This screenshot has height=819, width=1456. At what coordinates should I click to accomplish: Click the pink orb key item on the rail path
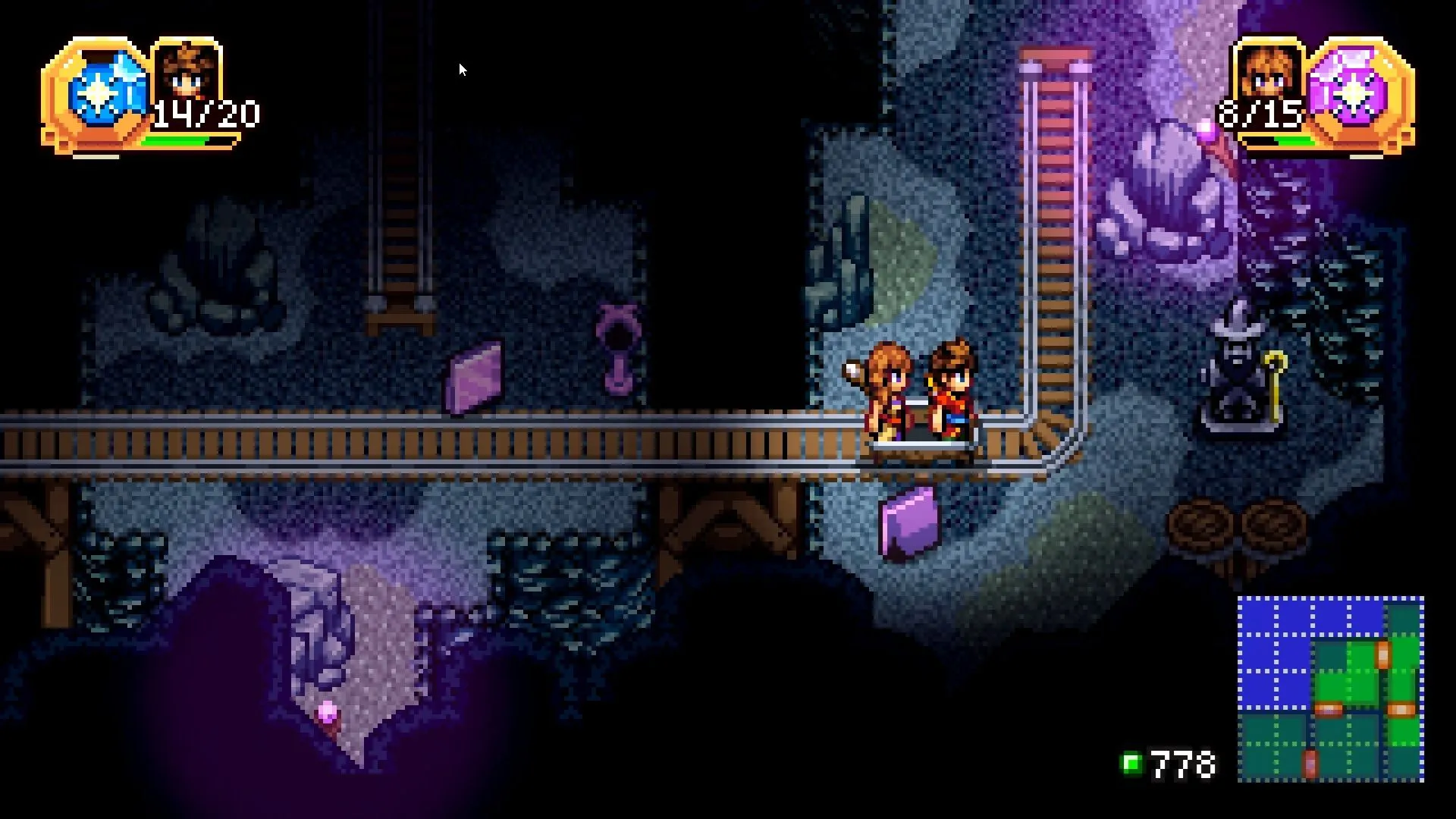(x=620, y=349)
